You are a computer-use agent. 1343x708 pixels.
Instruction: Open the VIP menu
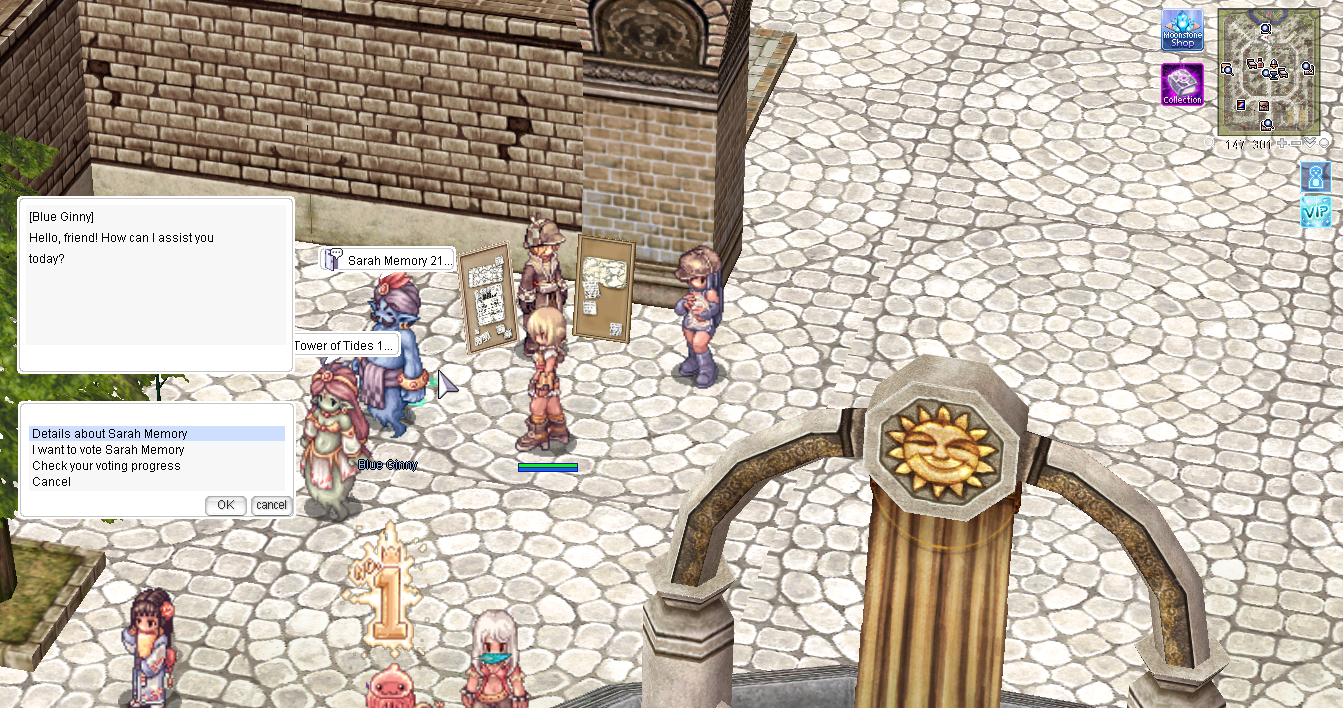1315,212
